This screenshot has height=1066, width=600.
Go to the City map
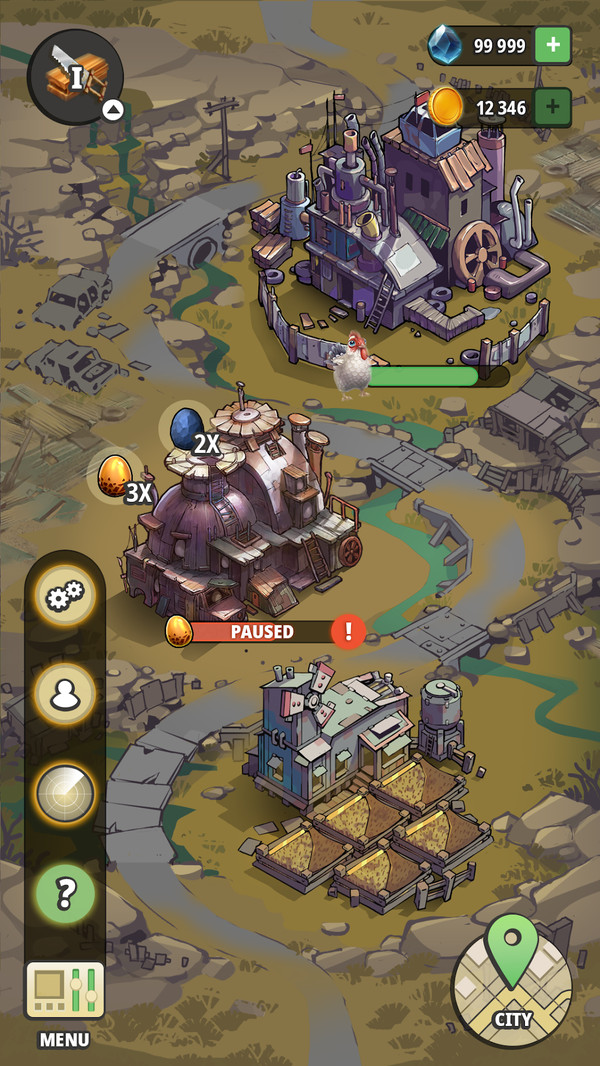[x=511, y=973]
